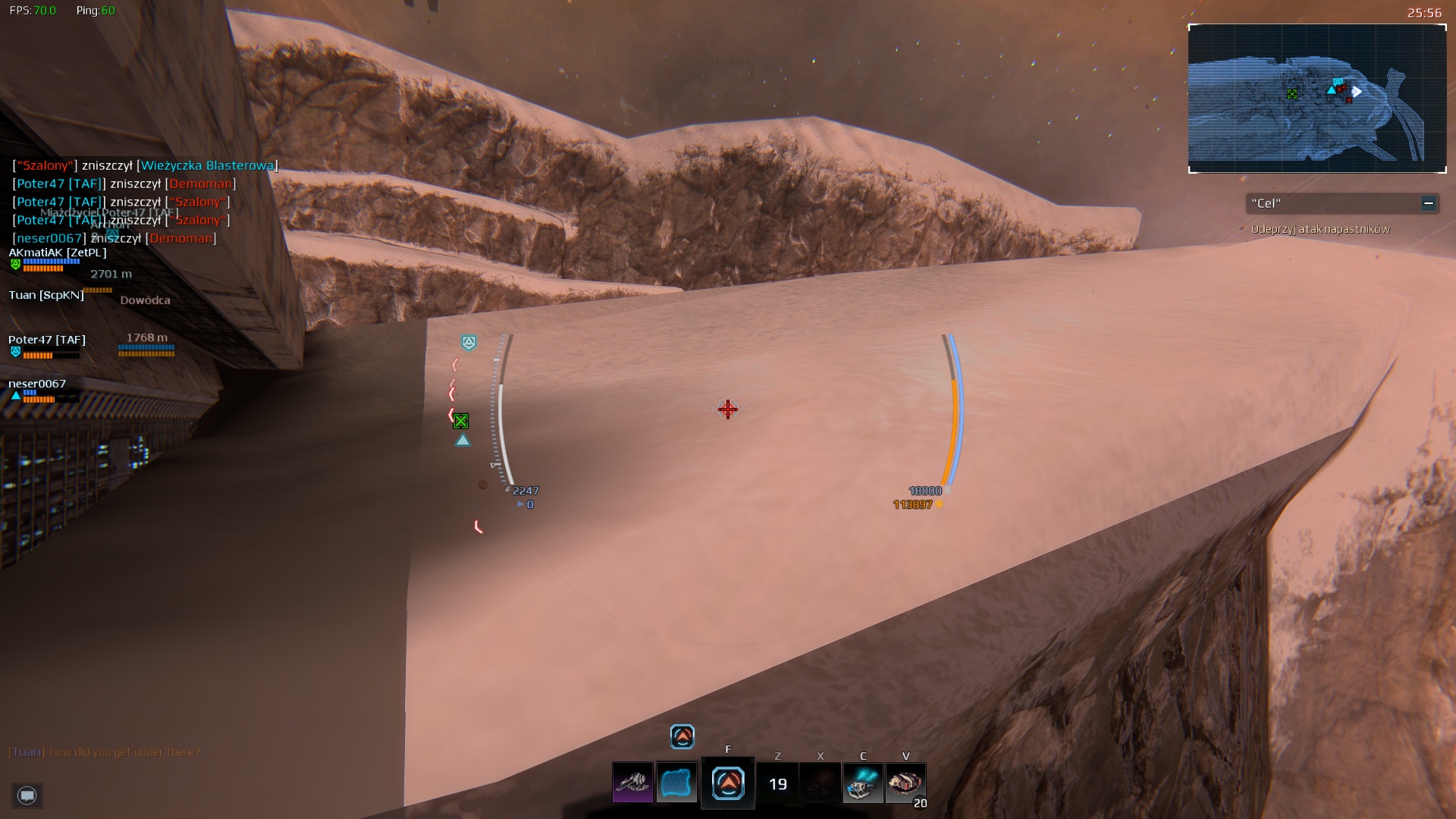This screenshot has width=1456, height=819.
Task: Click the orange arrow status icon above hotbar
Action: coord(682,736)
